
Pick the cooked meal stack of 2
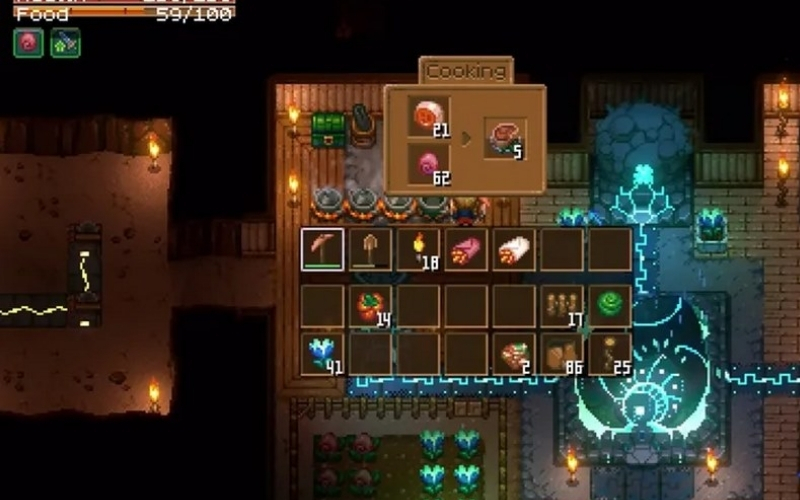514,354
